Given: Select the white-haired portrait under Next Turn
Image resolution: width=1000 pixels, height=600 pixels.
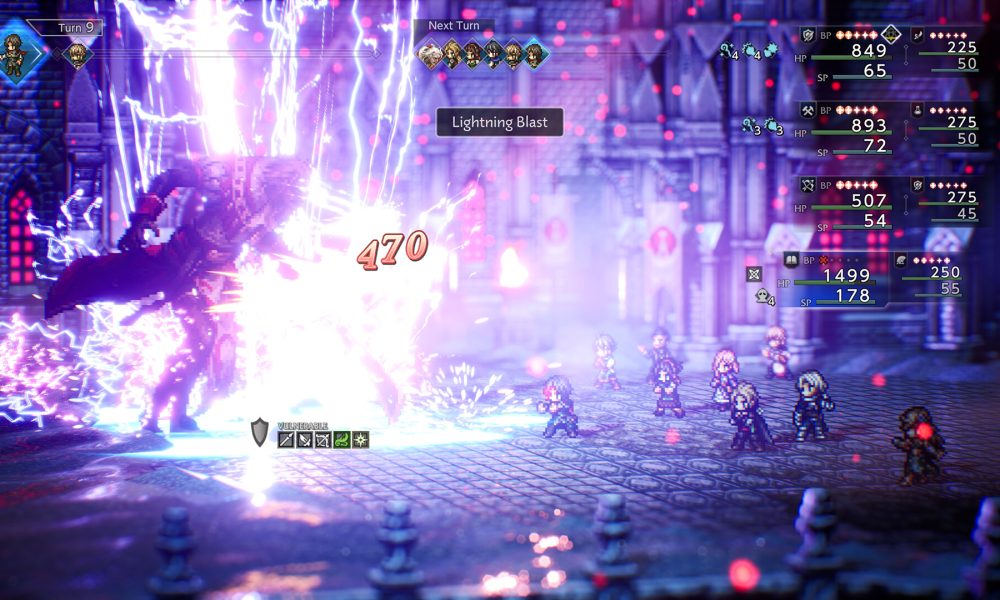Looking at the screenshot, I should click(431, 55).
